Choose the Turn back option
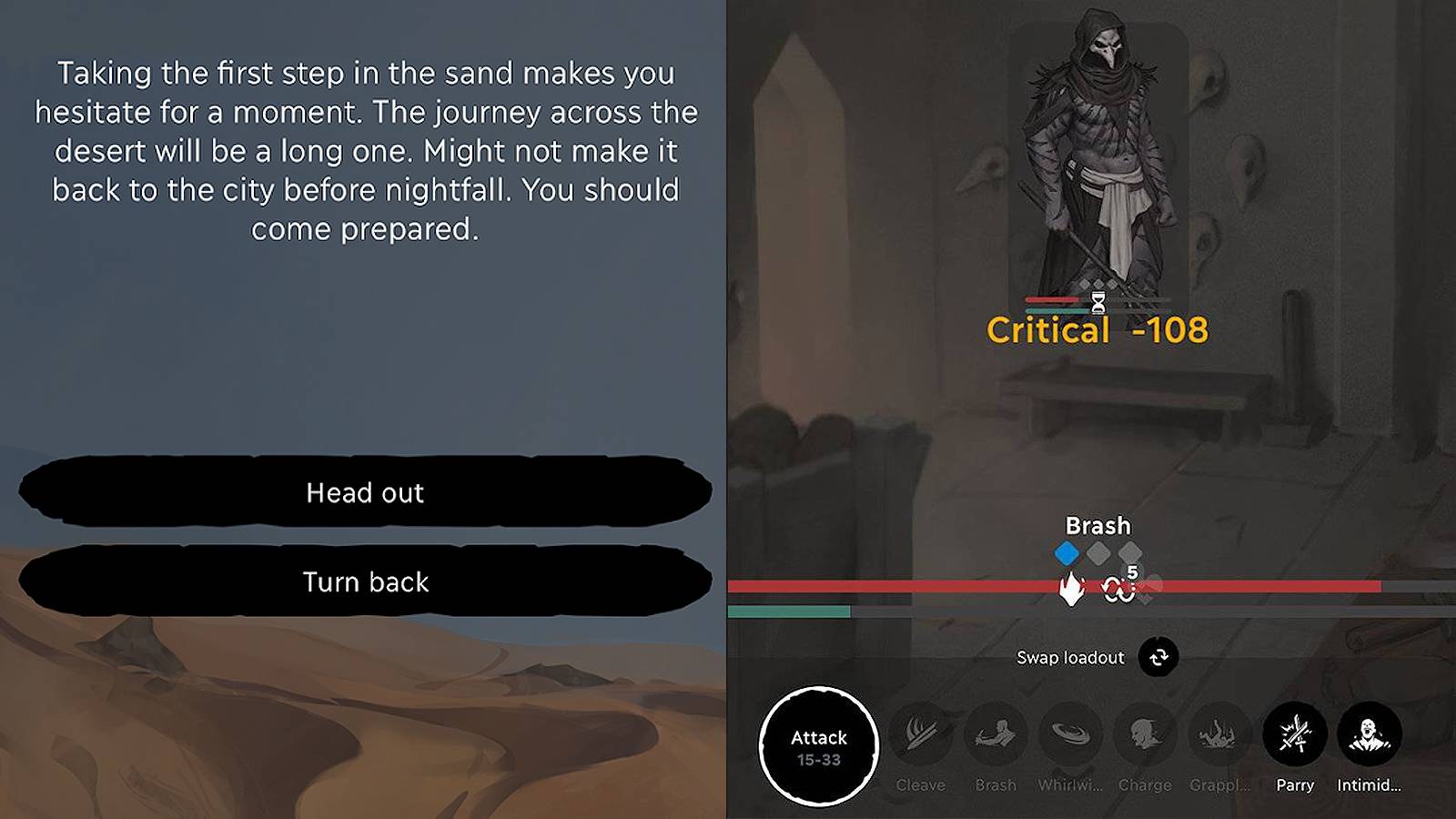Screen dimensions: 1456x819 364,581
